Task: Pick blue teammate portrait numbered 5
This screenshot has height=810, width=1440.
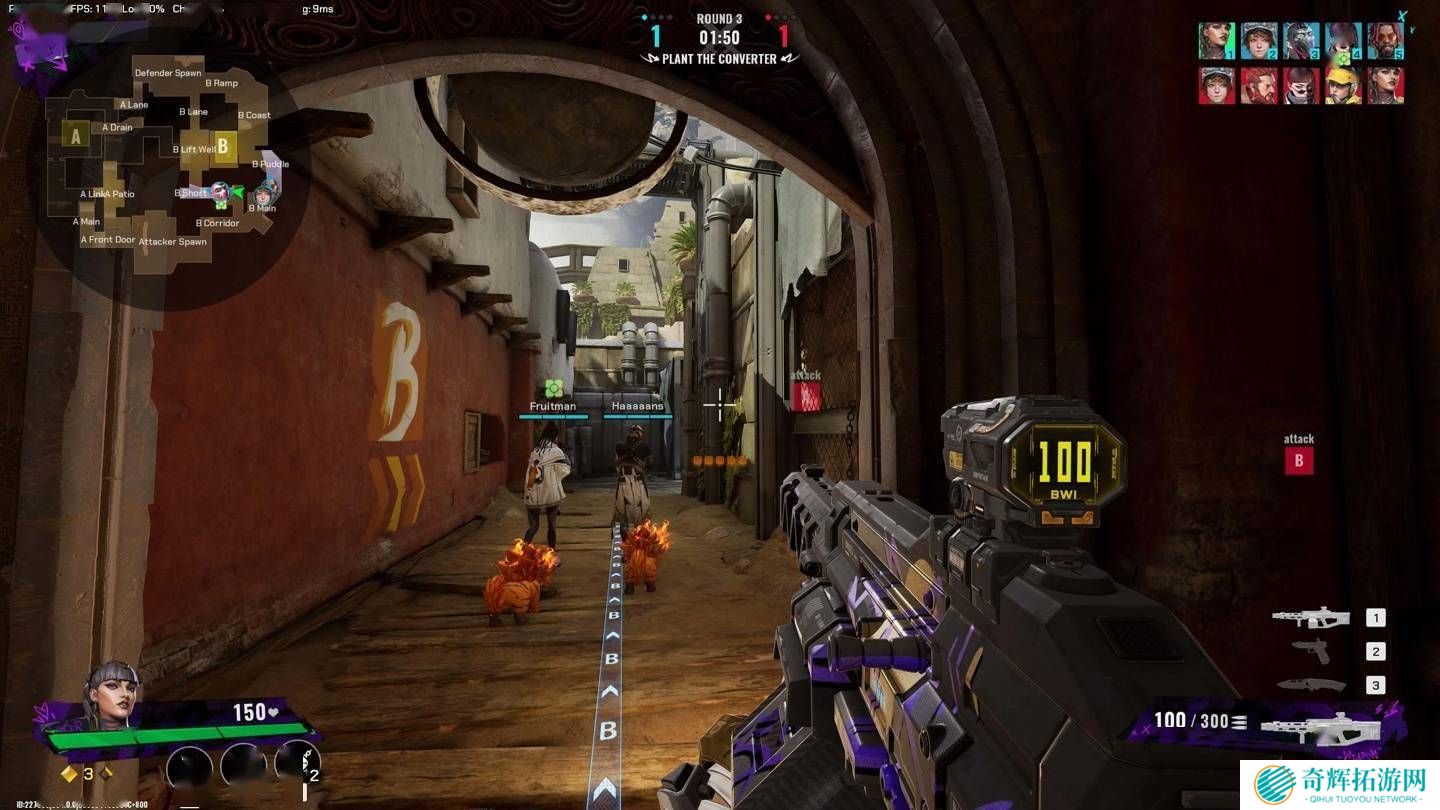Action: click(1385, 42)
